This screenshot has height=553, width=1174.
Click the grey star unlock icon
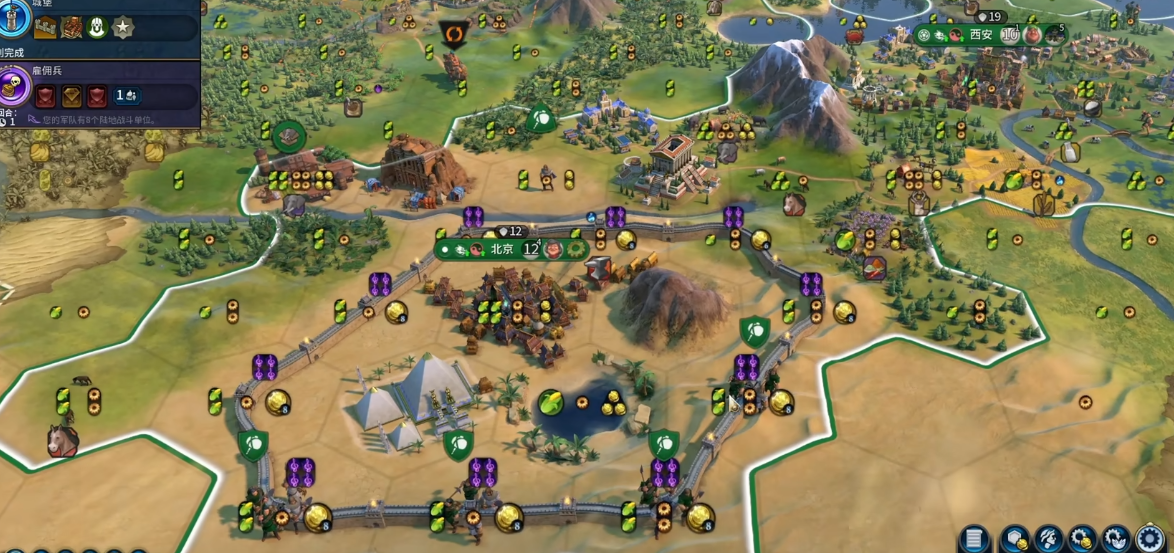tap(122, 27)
